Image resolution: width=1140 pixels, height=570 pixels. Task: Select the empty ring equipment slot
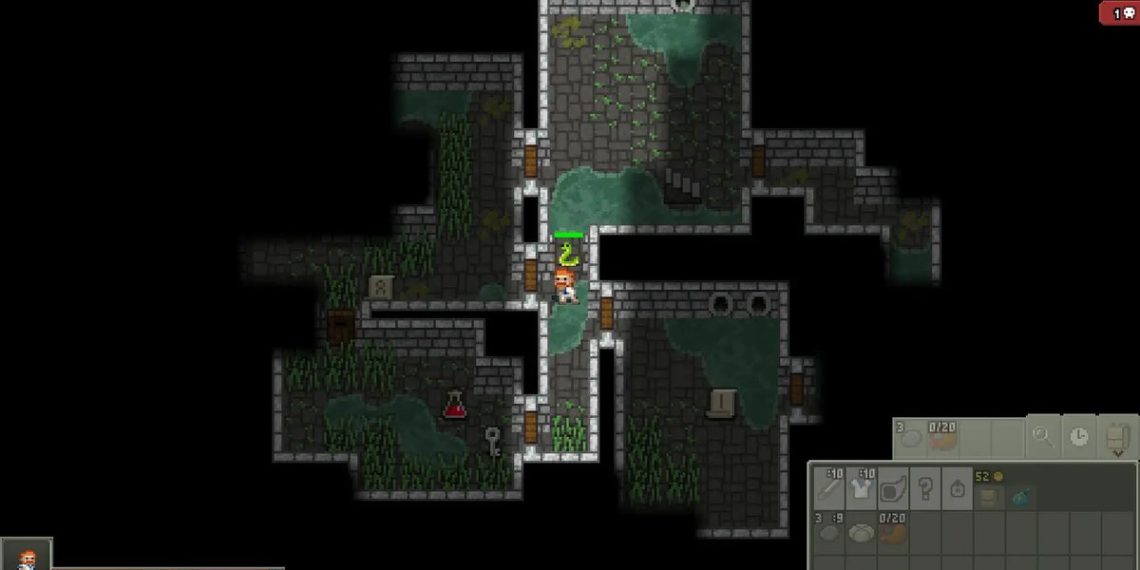tap(957, 488)
